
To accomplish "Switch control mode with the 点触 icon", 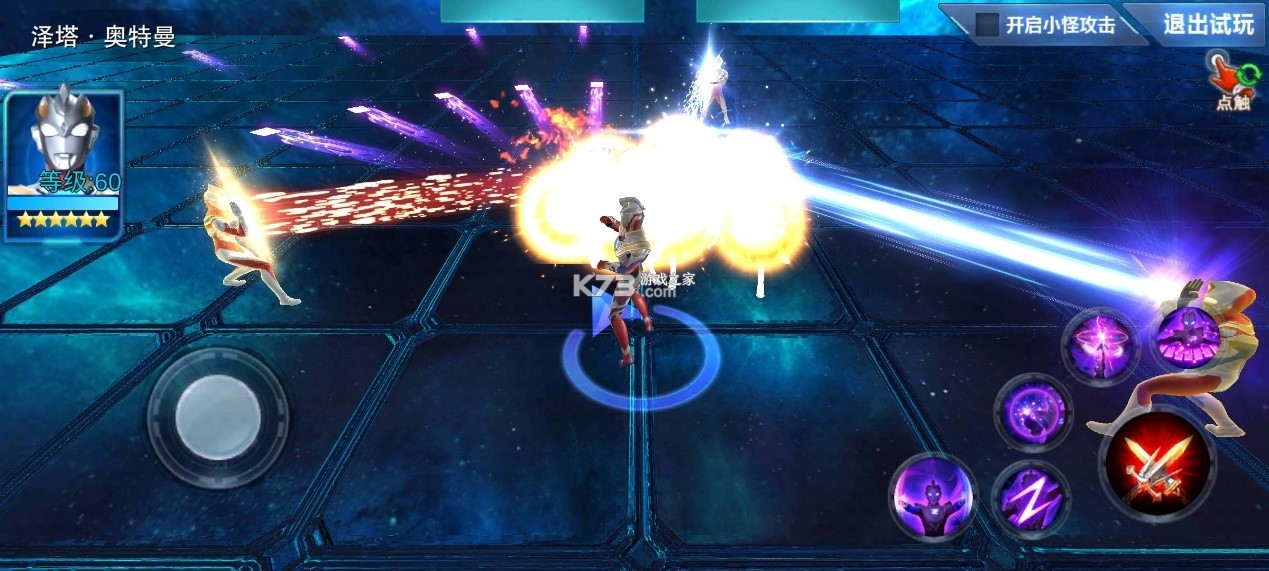I will point(1230,82).
